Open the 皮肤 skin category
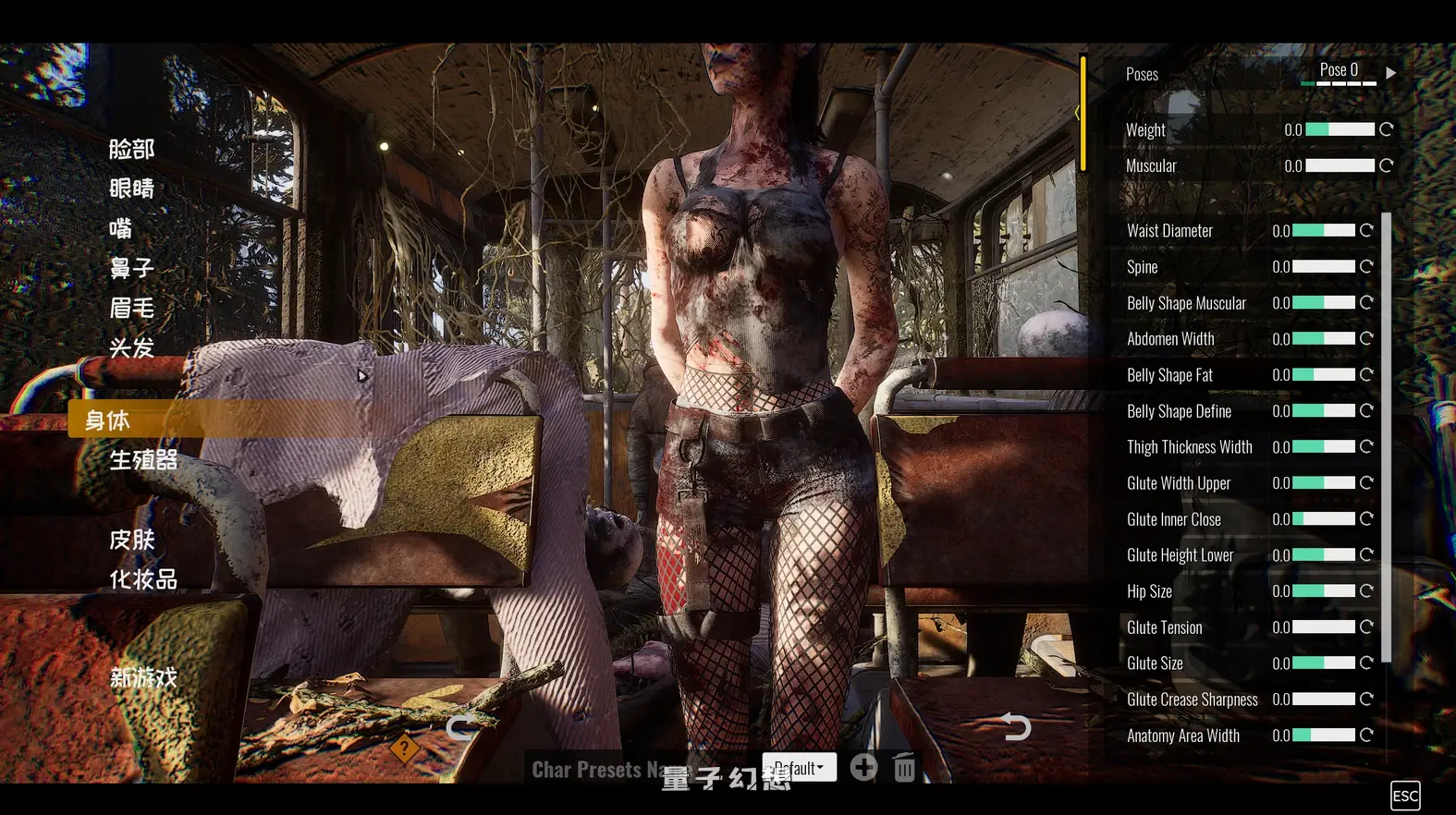This screenshot has width=1456, height=815. click(x=131, y=540)
